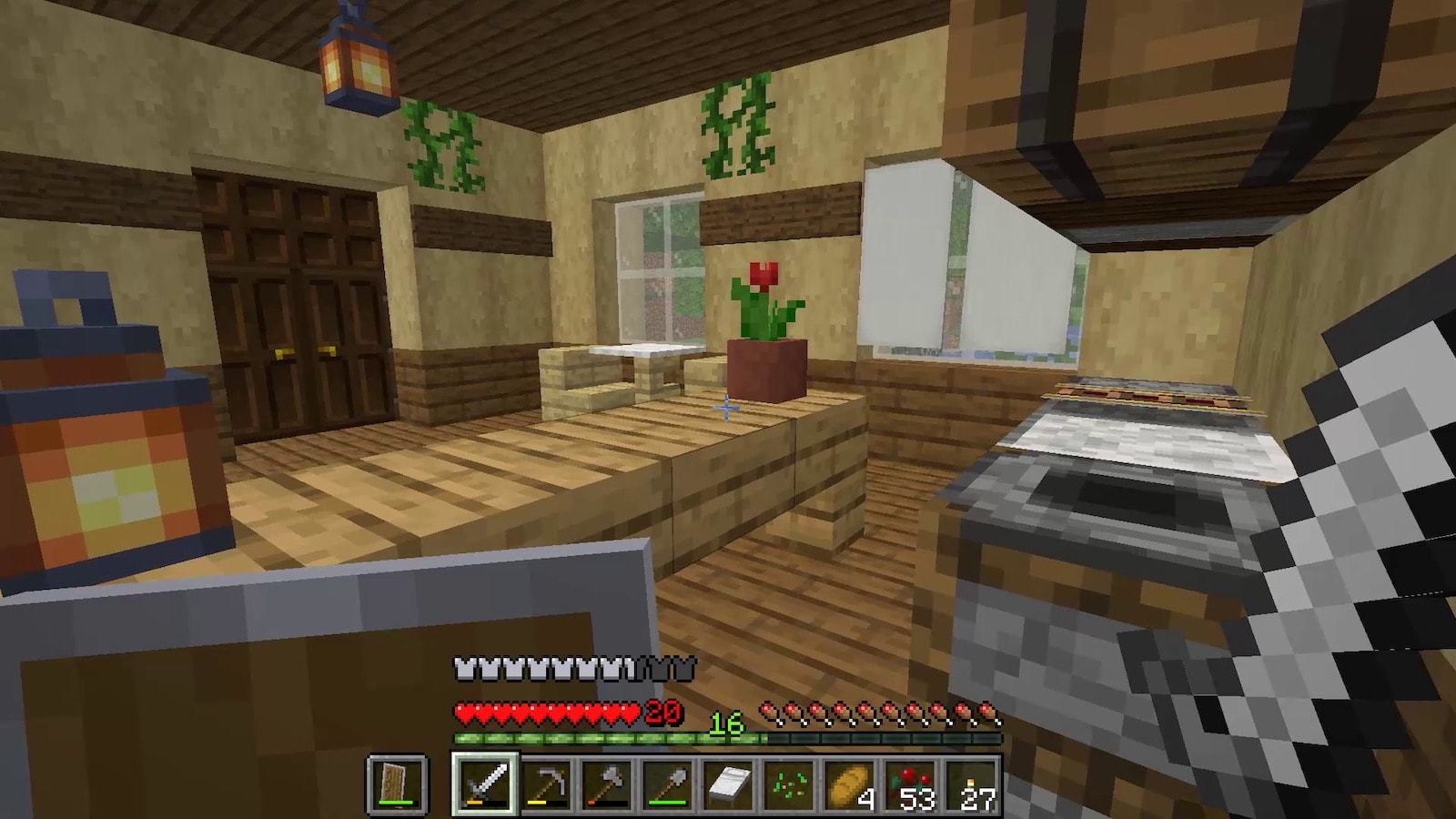Viewport: 1456px width, 819px height.
Task: Choose the pickaxe in the hotbar
Action: click(546, 784)
